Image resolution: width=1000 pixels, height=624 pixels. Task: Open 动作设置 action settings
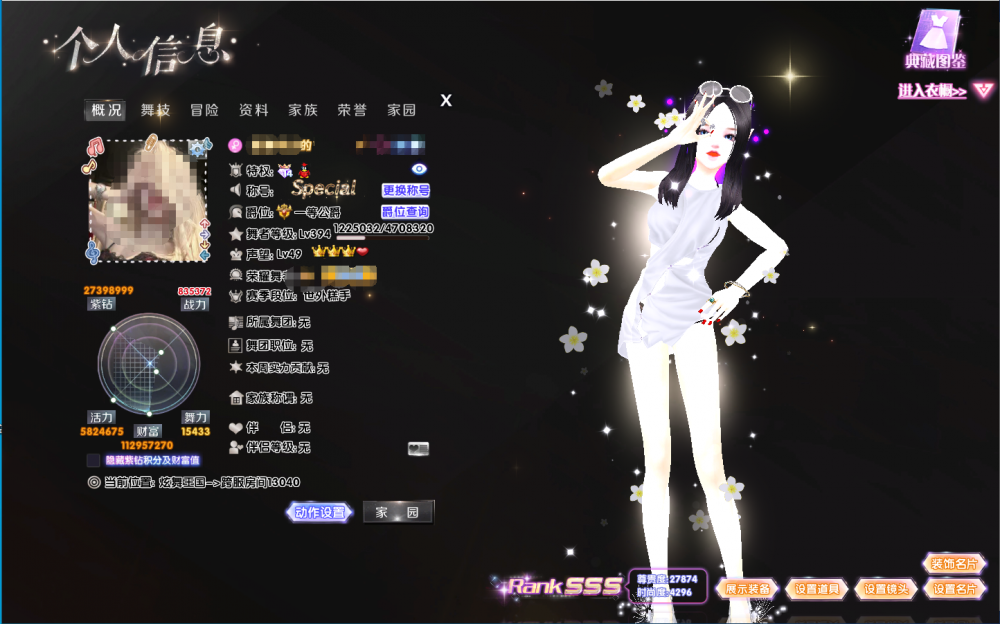click(321, 513)
